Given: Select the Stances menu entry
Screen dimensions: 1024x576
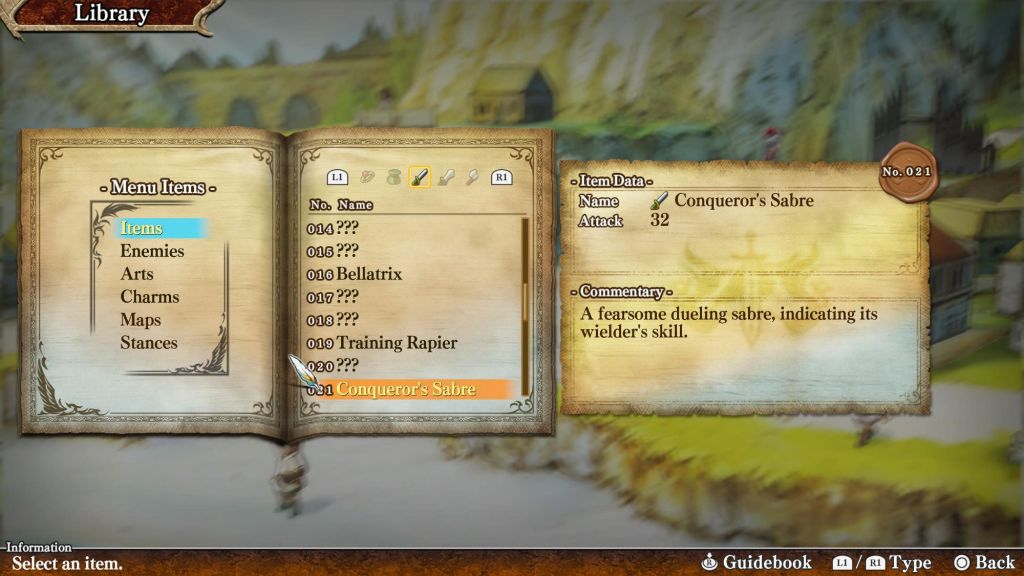Looking at the screenshot, I should pos(149,343).
